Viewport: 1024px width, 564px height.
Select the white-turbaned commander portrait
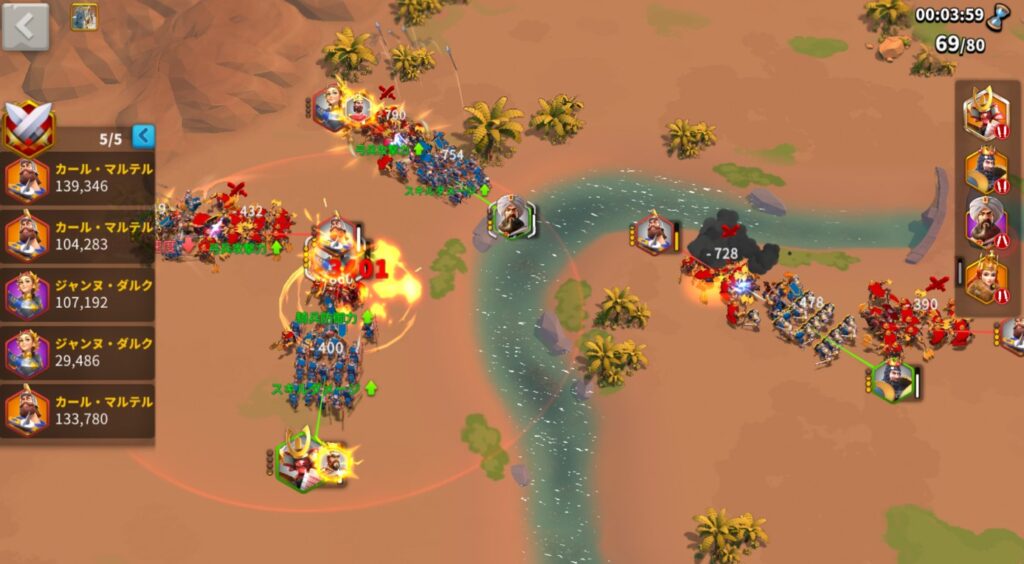(986, 221)
